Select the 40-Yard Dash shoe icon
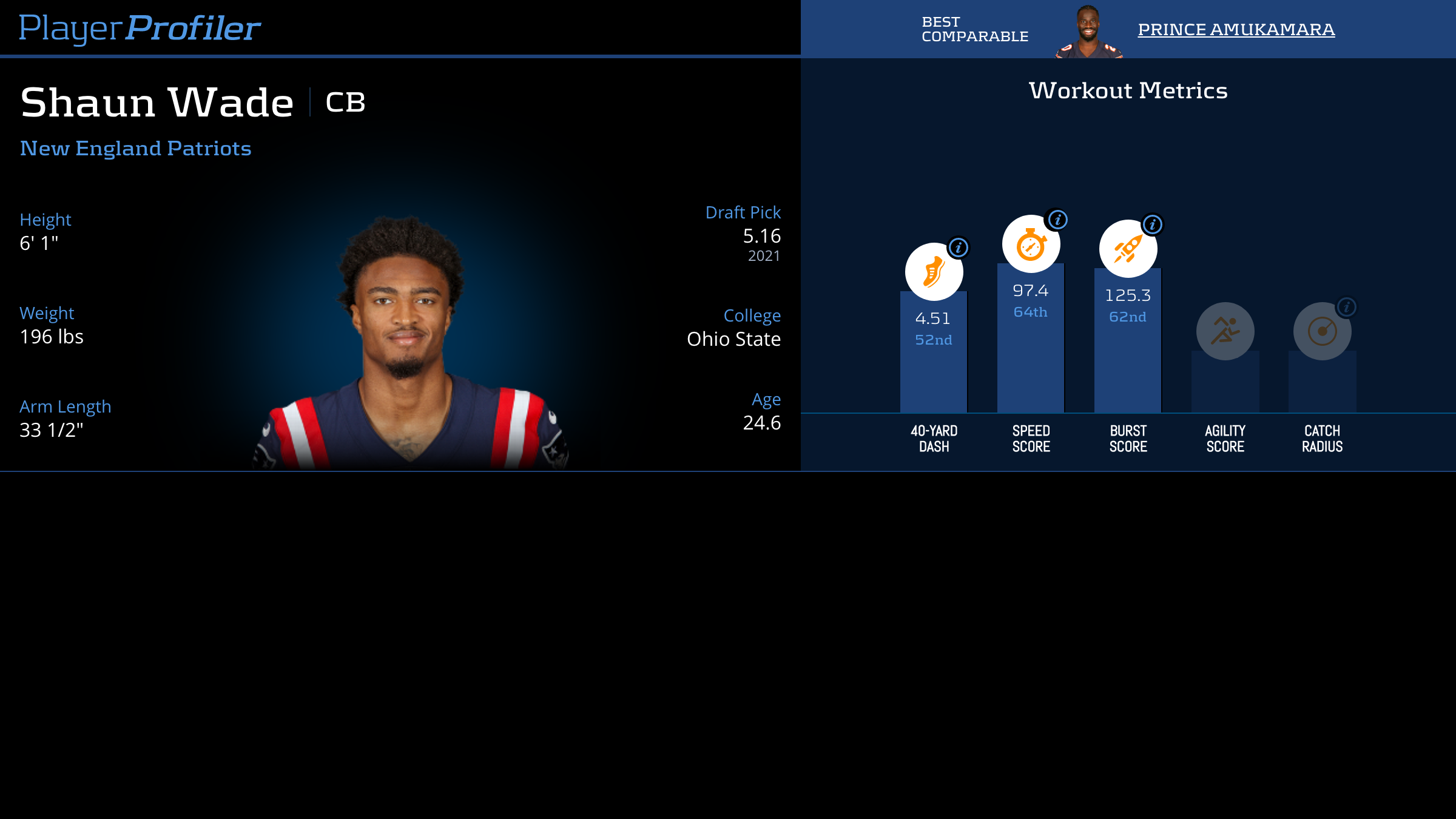This screenshot has width=1456, height=819. [934, 272]
